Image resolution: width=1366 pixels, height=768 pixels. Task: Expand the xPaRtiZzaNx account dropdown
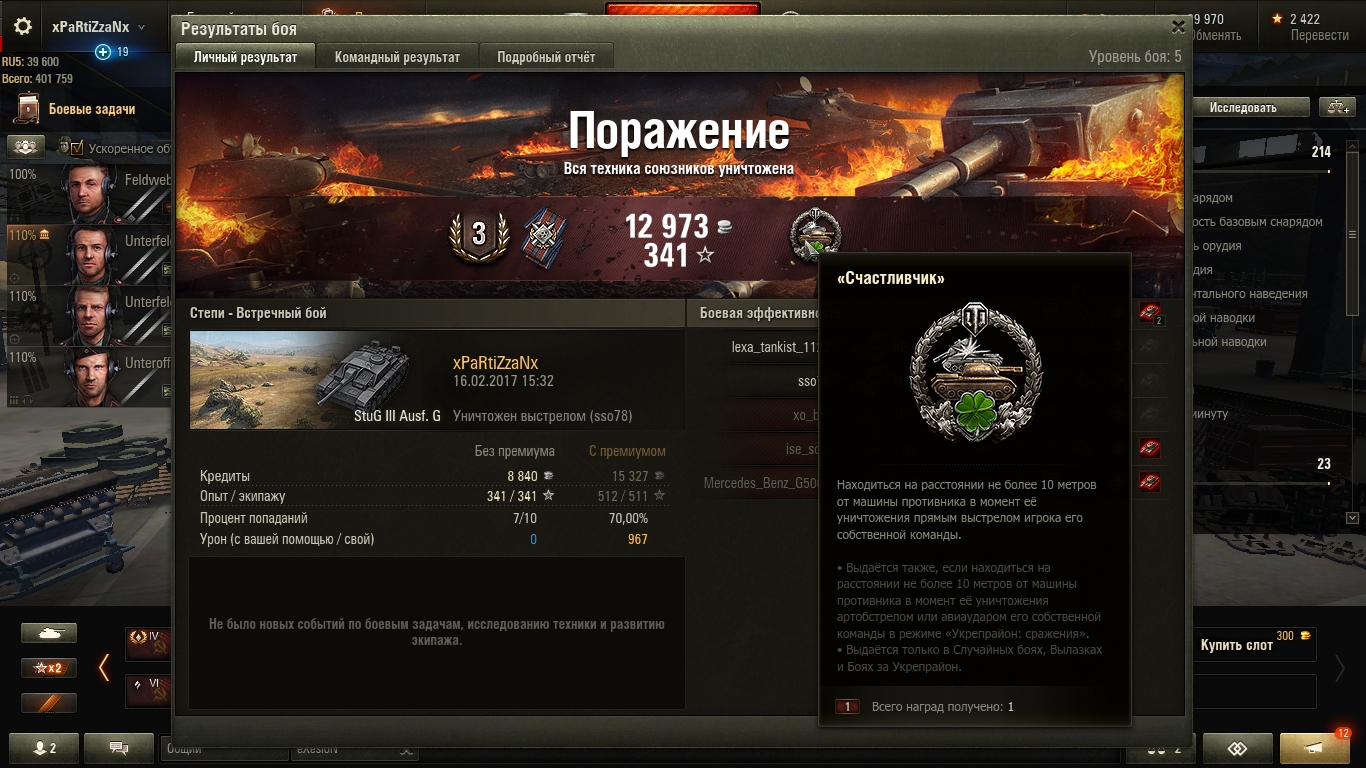[141, 28]
